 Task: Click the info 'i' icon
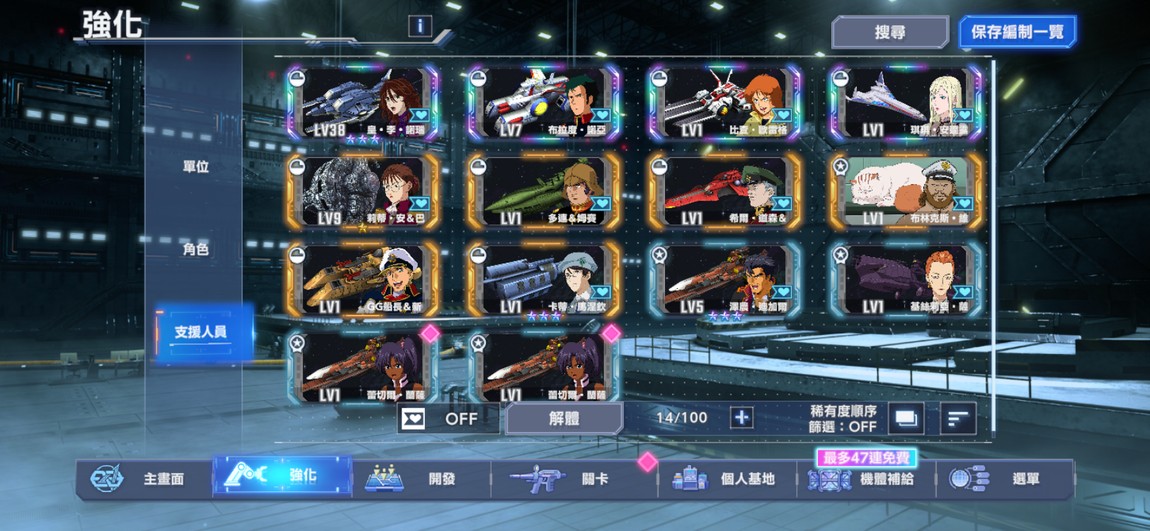(x=420, y=27)
